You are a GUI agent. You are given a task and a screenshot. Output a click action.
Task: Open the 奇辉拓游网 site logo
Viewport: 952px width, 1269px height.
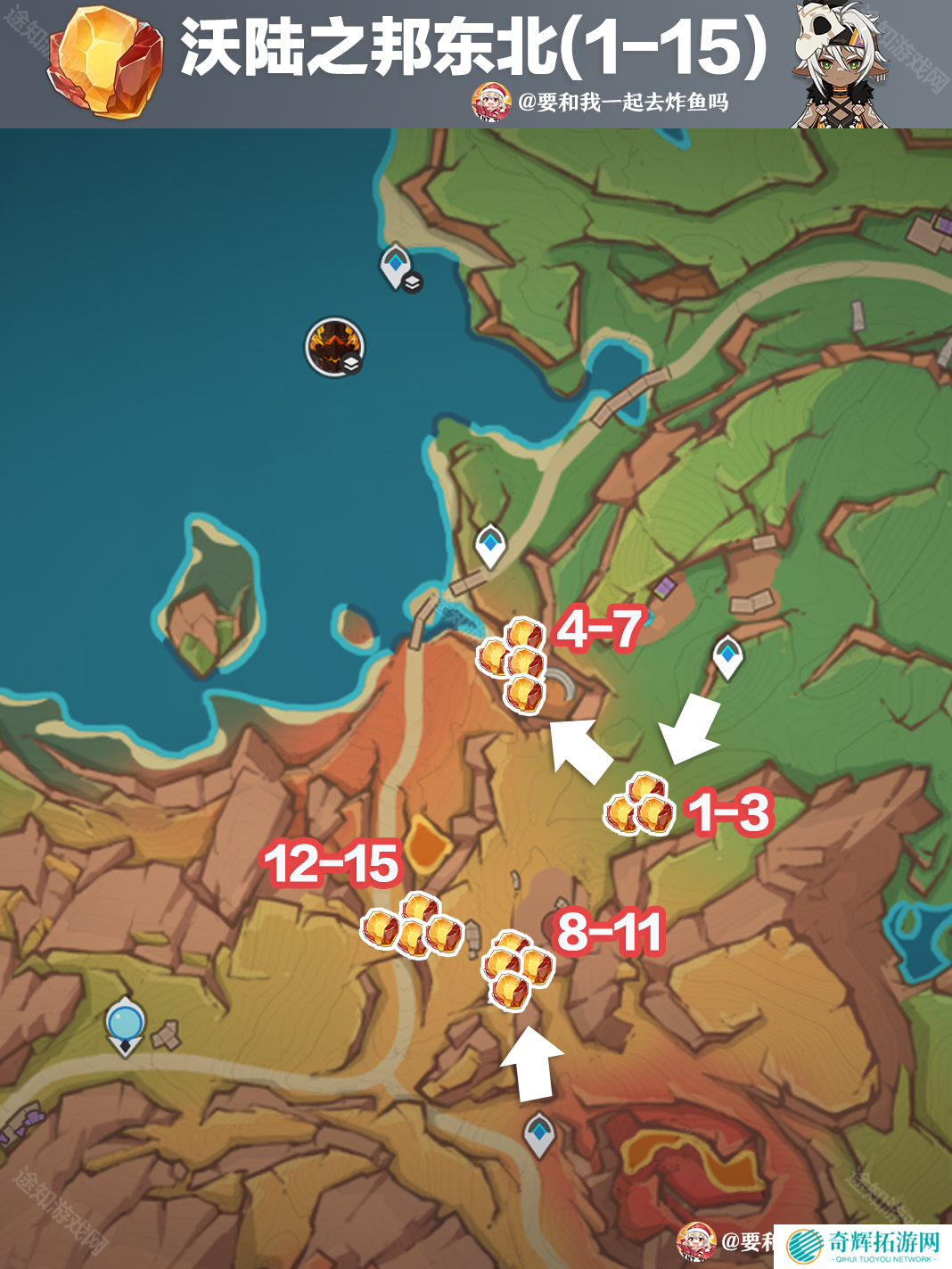(x=863, y=1246)
